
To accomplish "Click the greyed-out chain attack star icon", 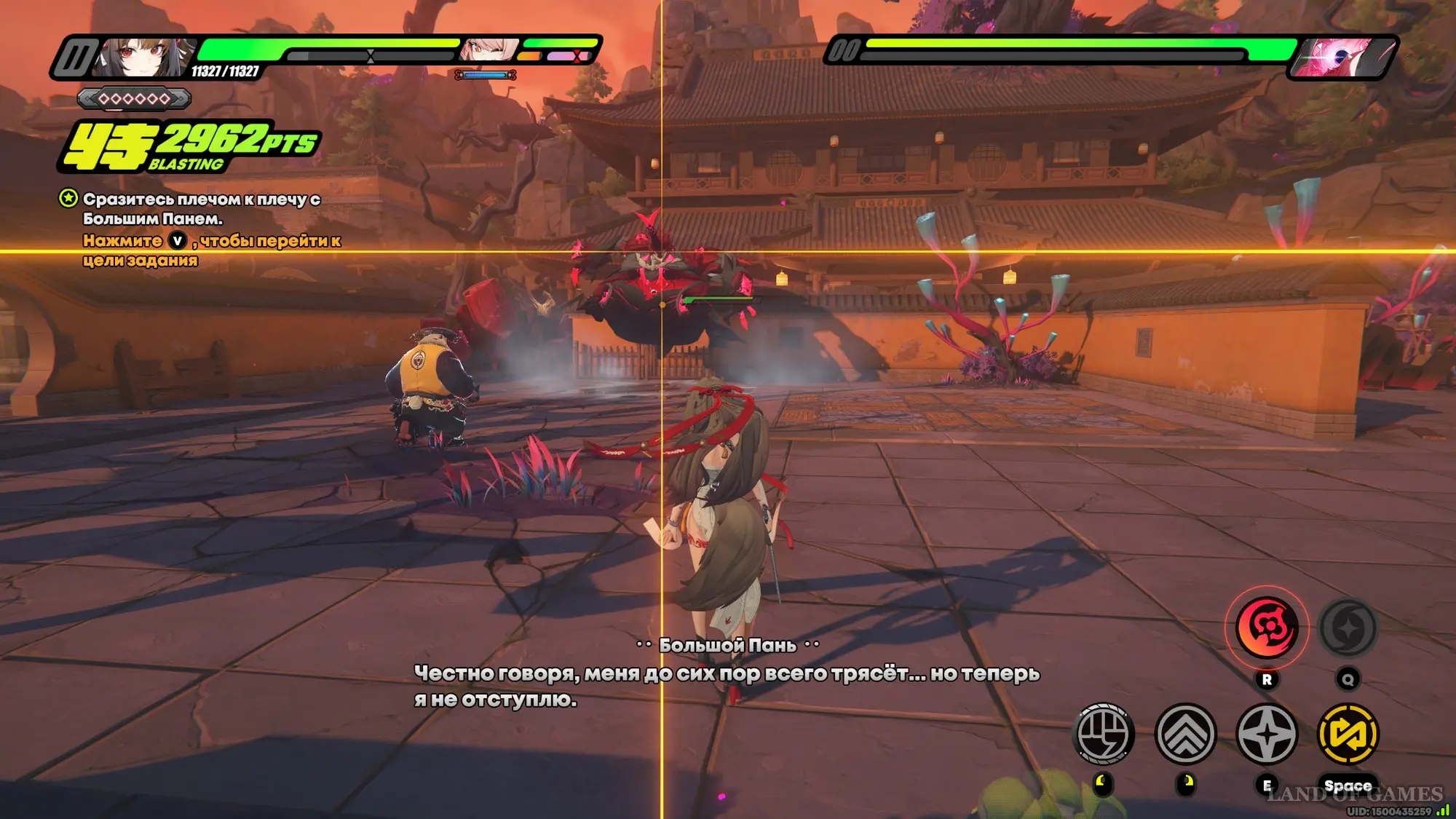I will click(1348, 628).
